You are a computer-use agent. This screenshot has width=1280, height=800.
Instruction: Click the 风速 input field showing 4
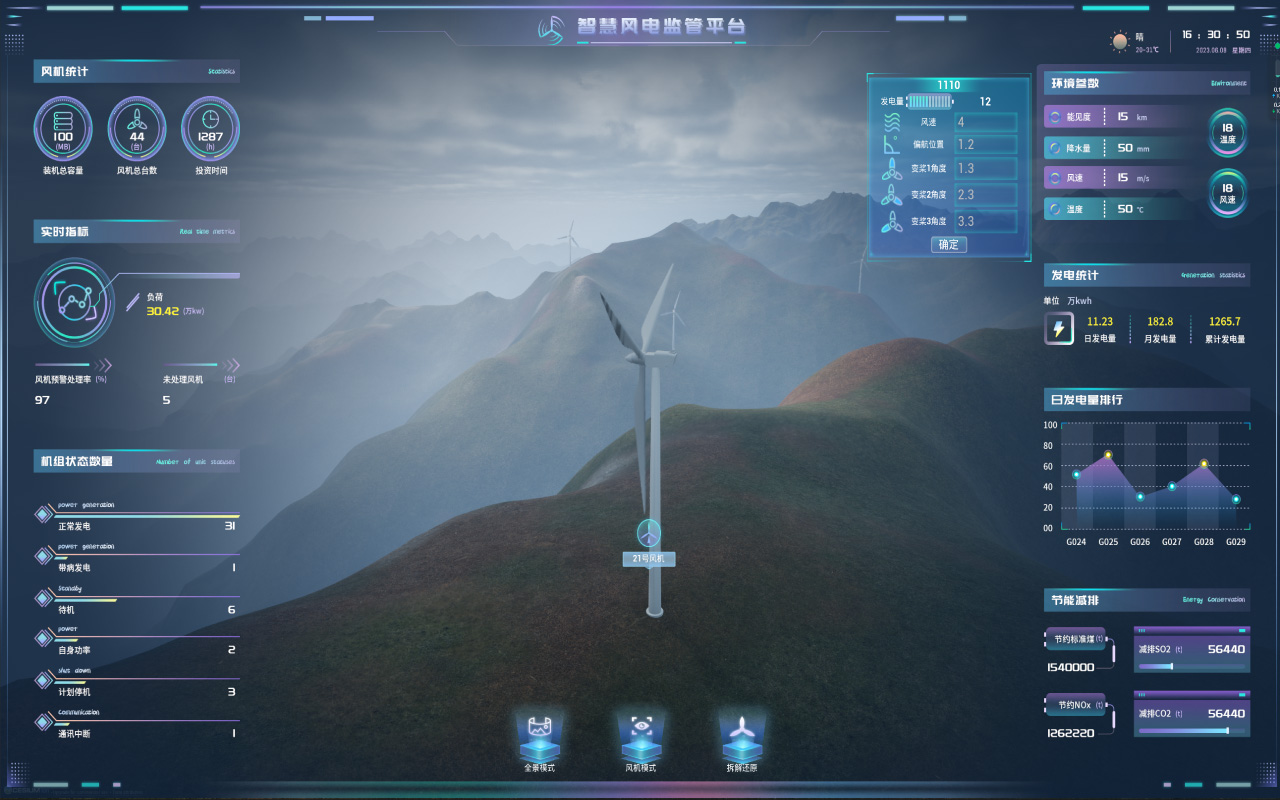[x=985, y=123]
